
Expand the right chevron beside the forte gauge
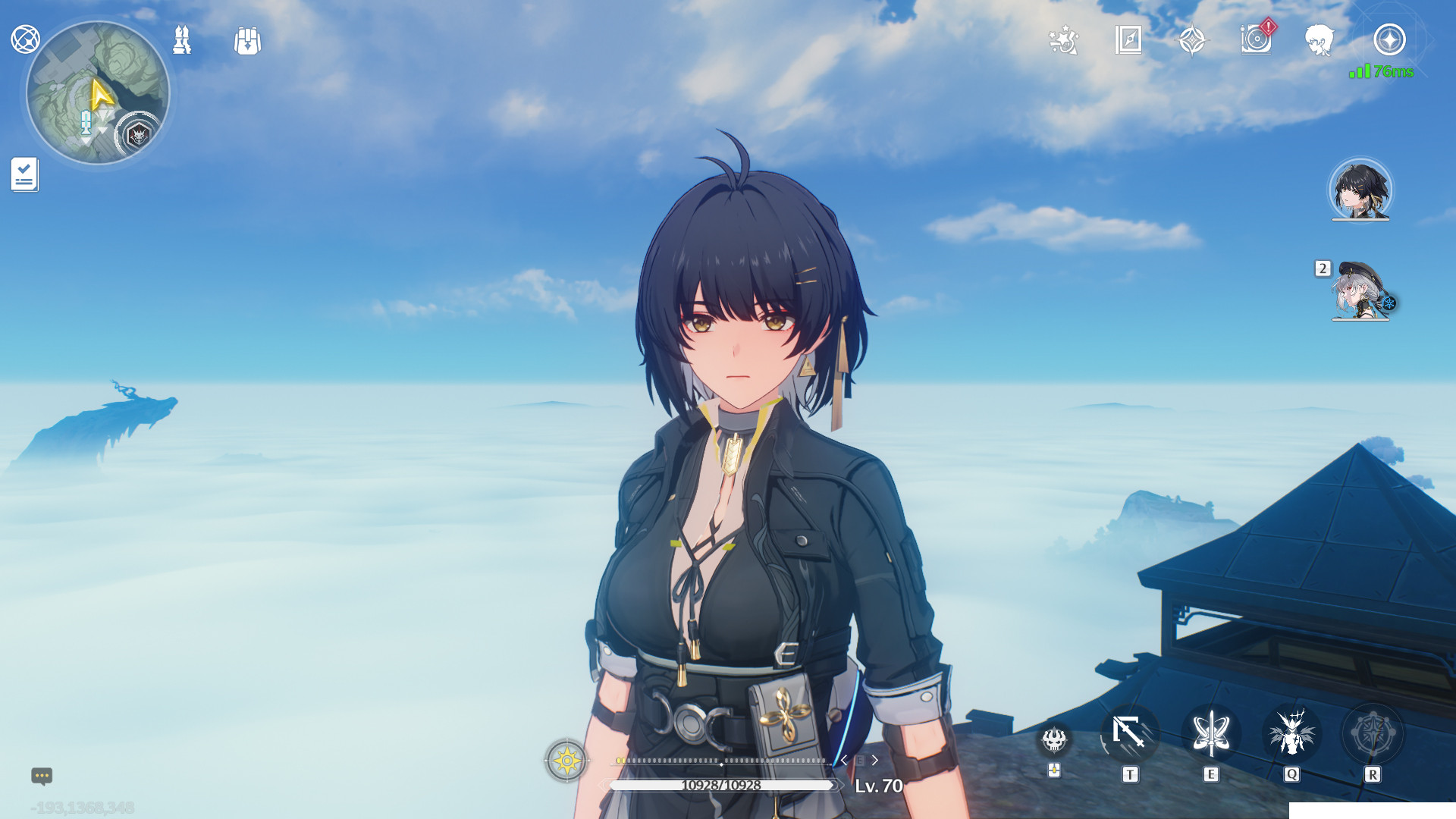point(876,759)
